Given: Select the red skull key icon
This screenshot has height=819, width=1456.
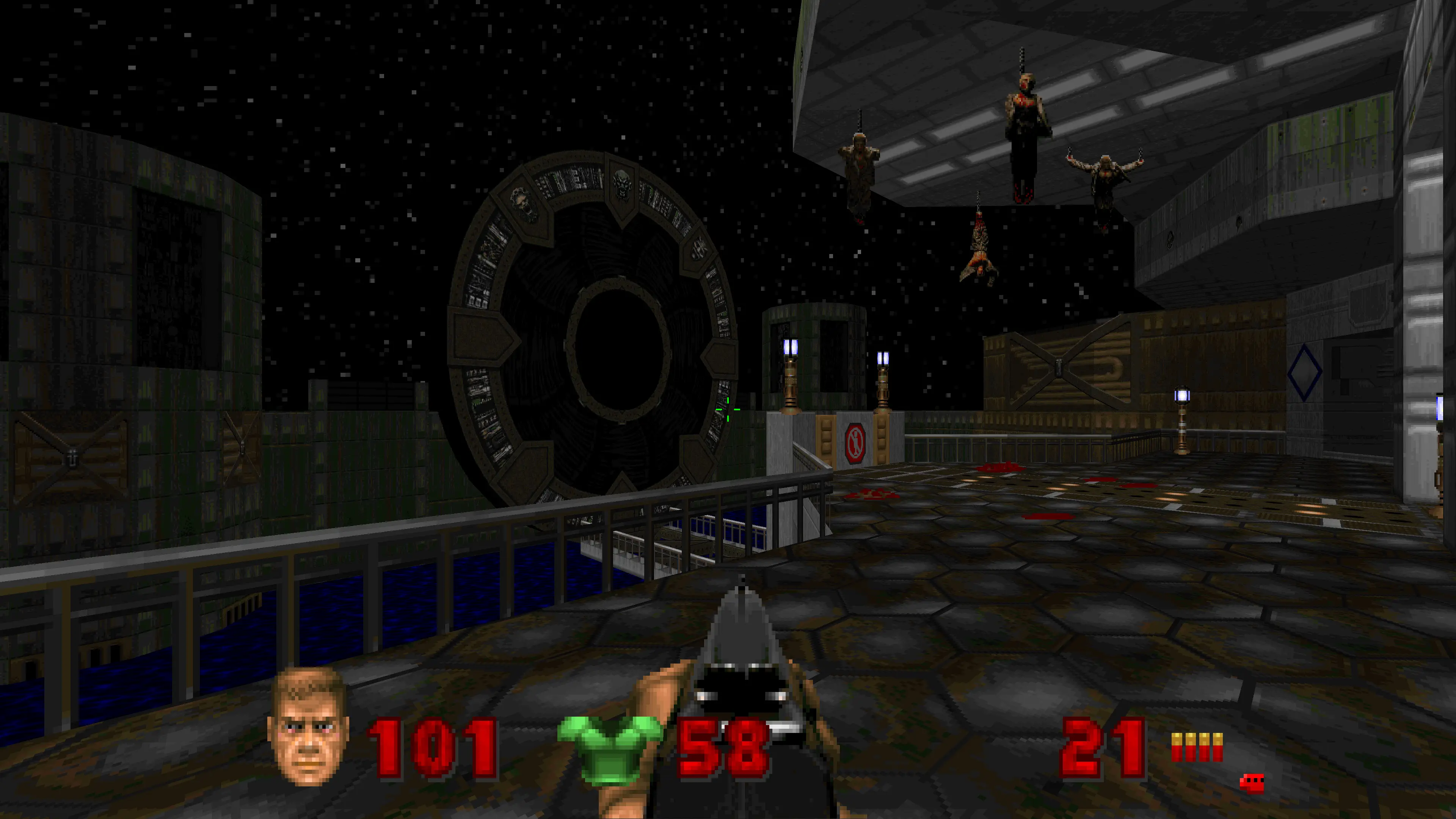Looking at the screenshot, I should point(1251,783).
